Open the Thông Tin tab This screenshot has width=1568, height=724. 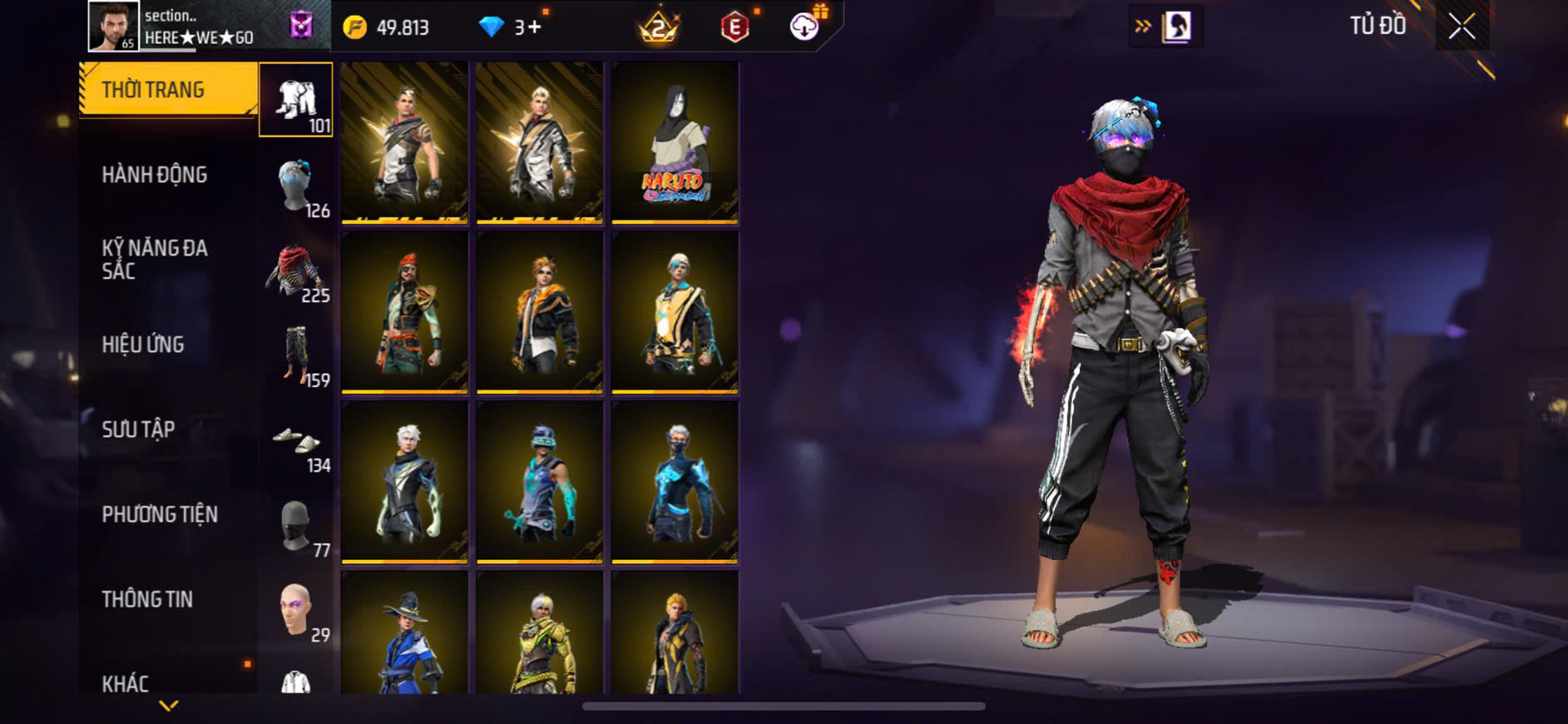click(147, 599)
